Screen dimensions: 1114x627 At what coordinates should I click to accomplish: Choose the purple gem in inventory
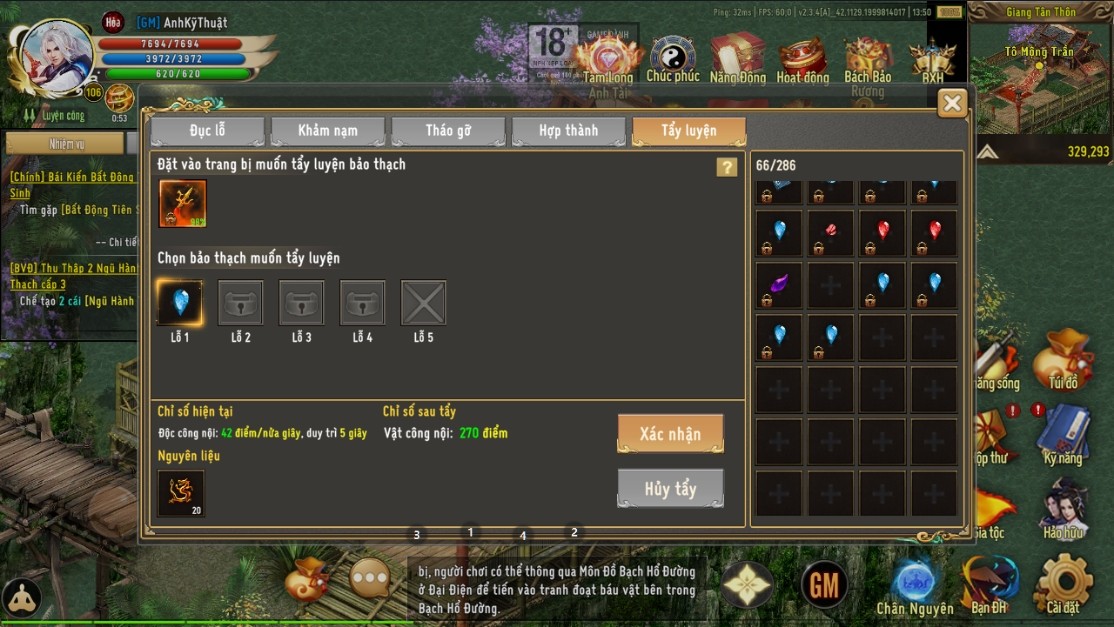pyautogui.click(x=779, y=285)
